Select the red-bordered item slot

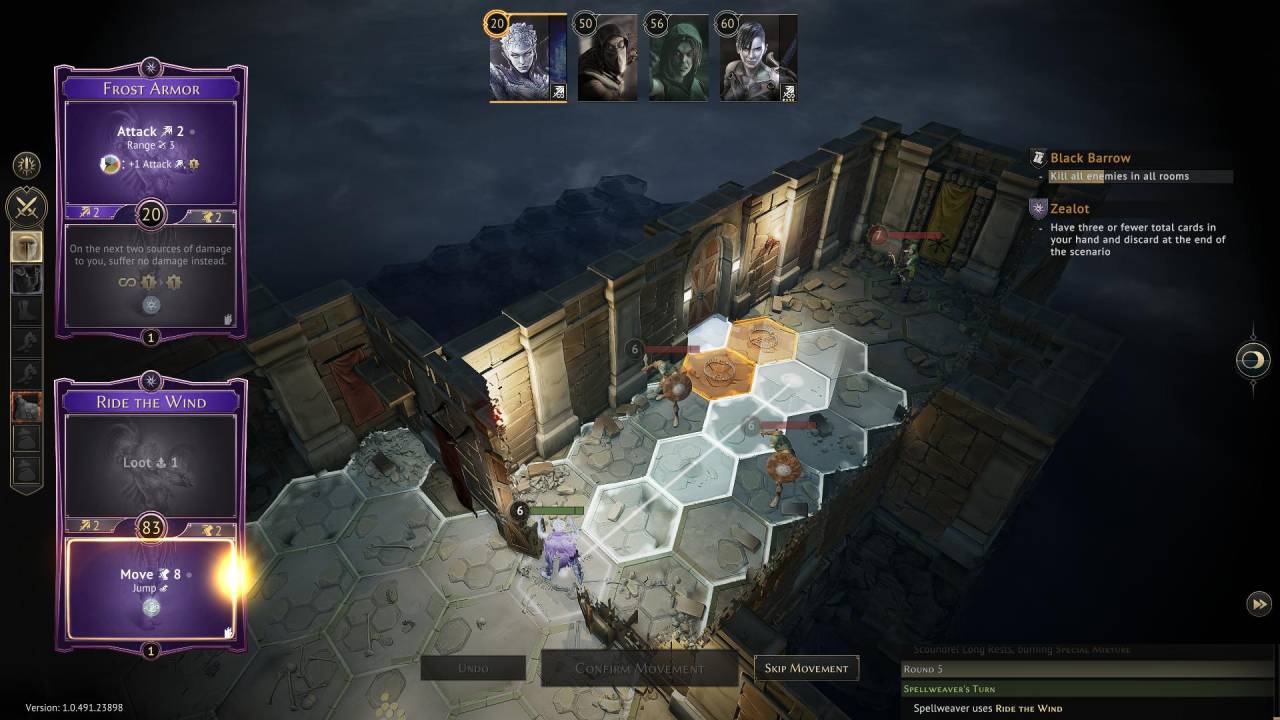(x=26, y=408)
